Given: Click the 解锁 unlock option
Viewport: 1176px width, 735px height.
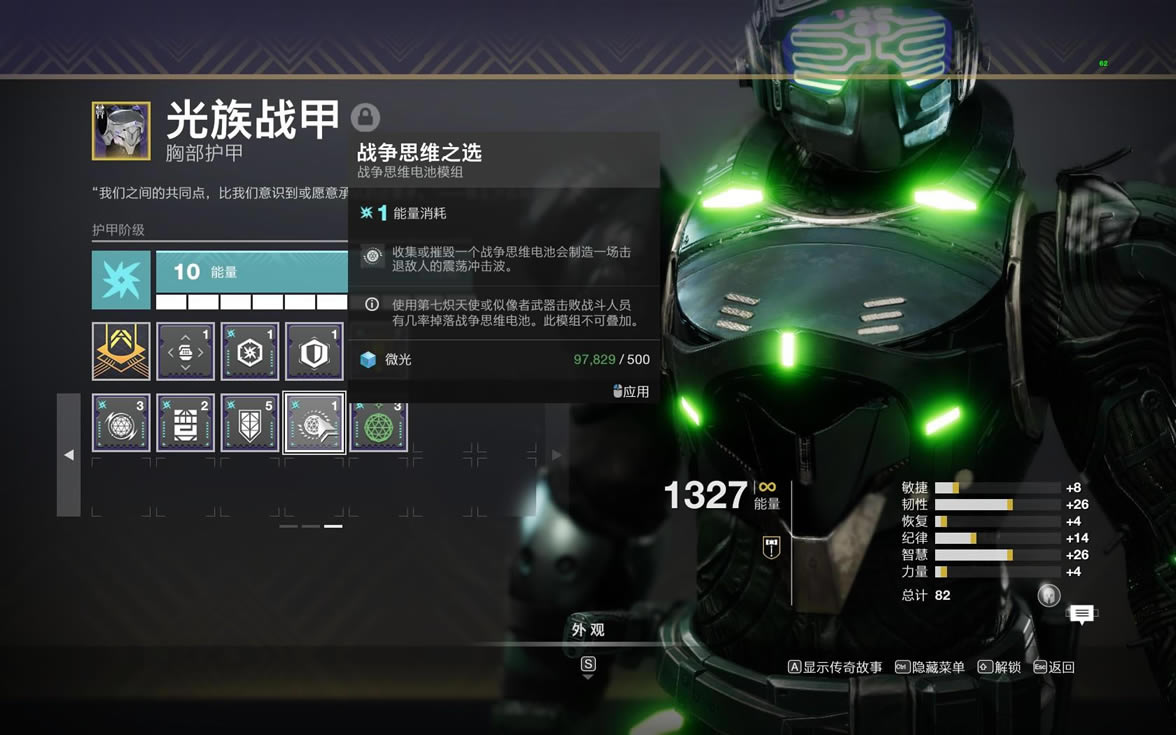Looking at the screenshot, I should coord(999,667).
